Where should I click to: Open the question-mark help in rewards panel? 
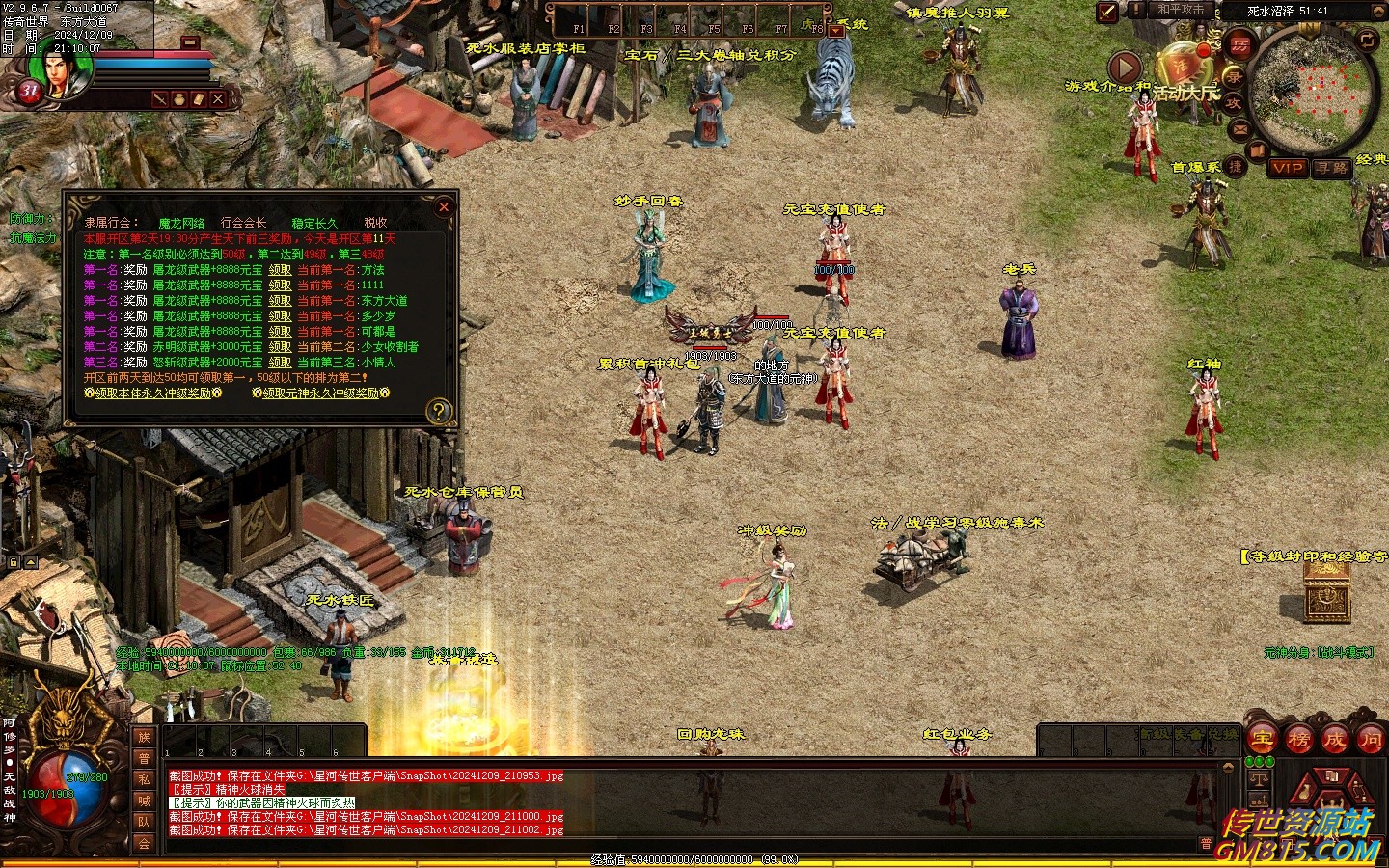click(439, 412)
